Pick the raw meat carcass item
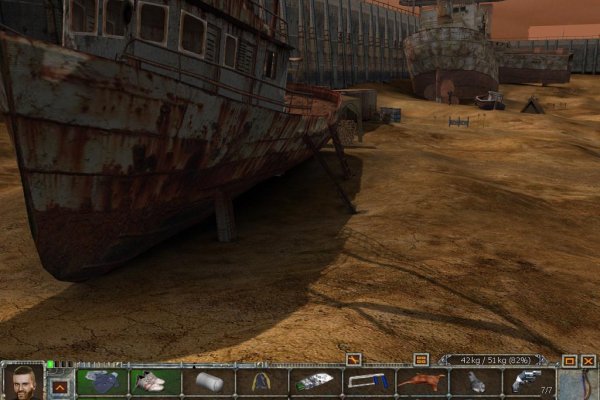600x400 pixels. point(421,381)
